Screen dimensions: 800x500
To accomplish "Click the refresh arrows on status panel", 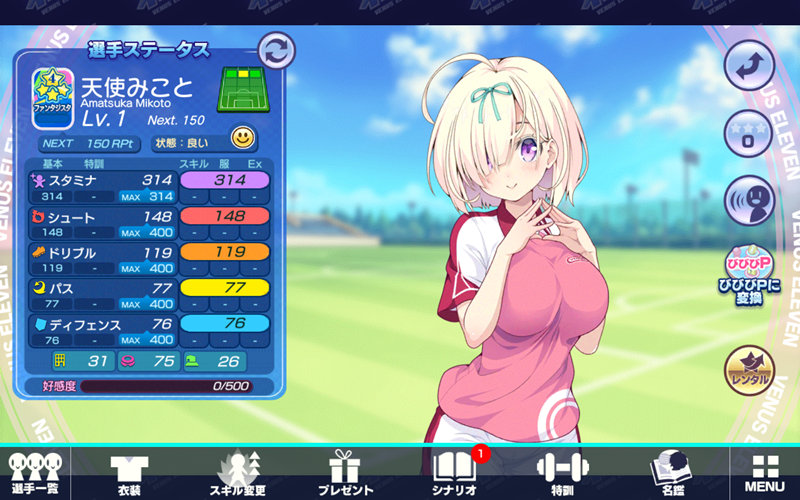I will pos(276,50).
